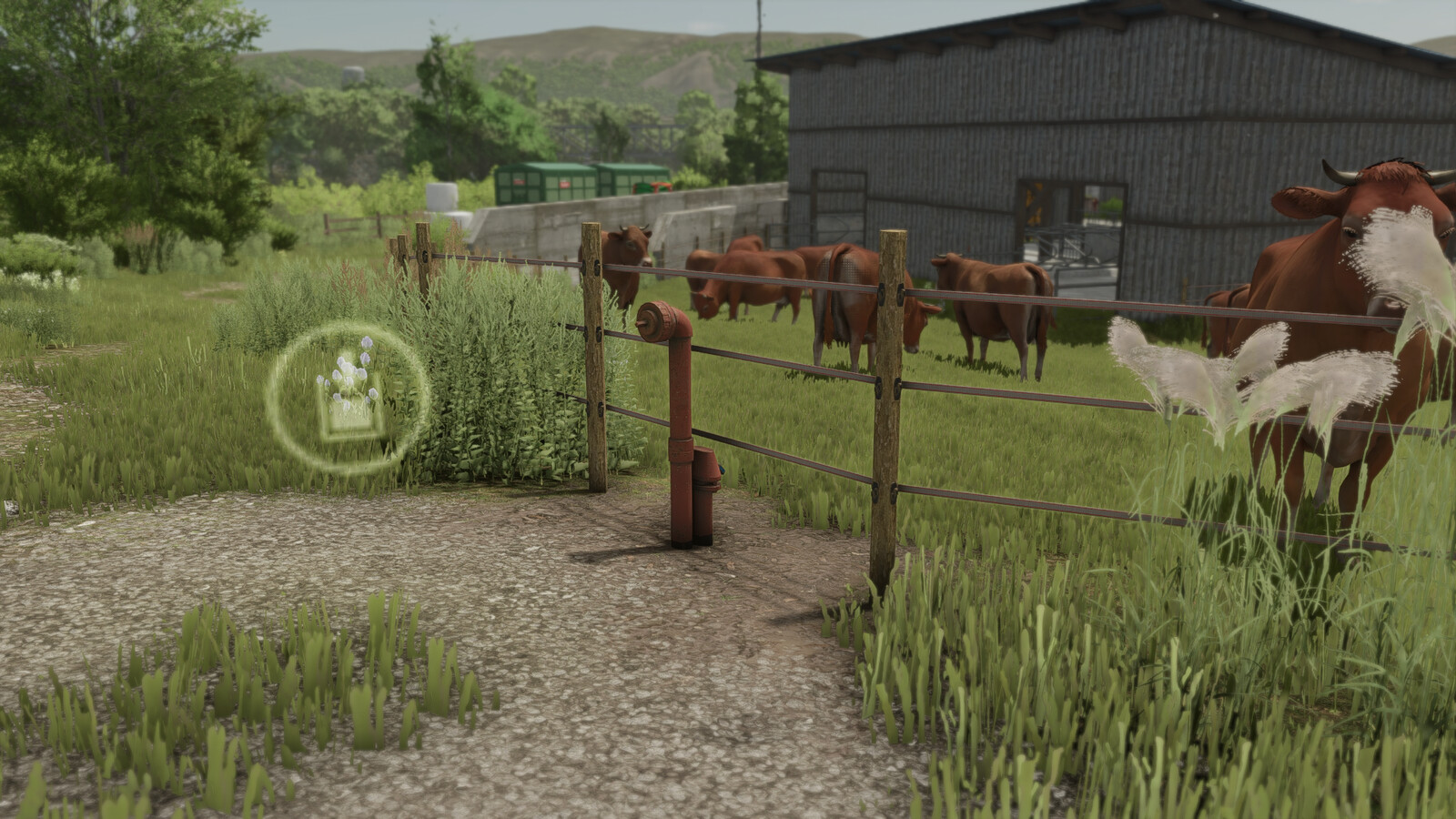Select the red fire hydrant

[x=684, y=428]
